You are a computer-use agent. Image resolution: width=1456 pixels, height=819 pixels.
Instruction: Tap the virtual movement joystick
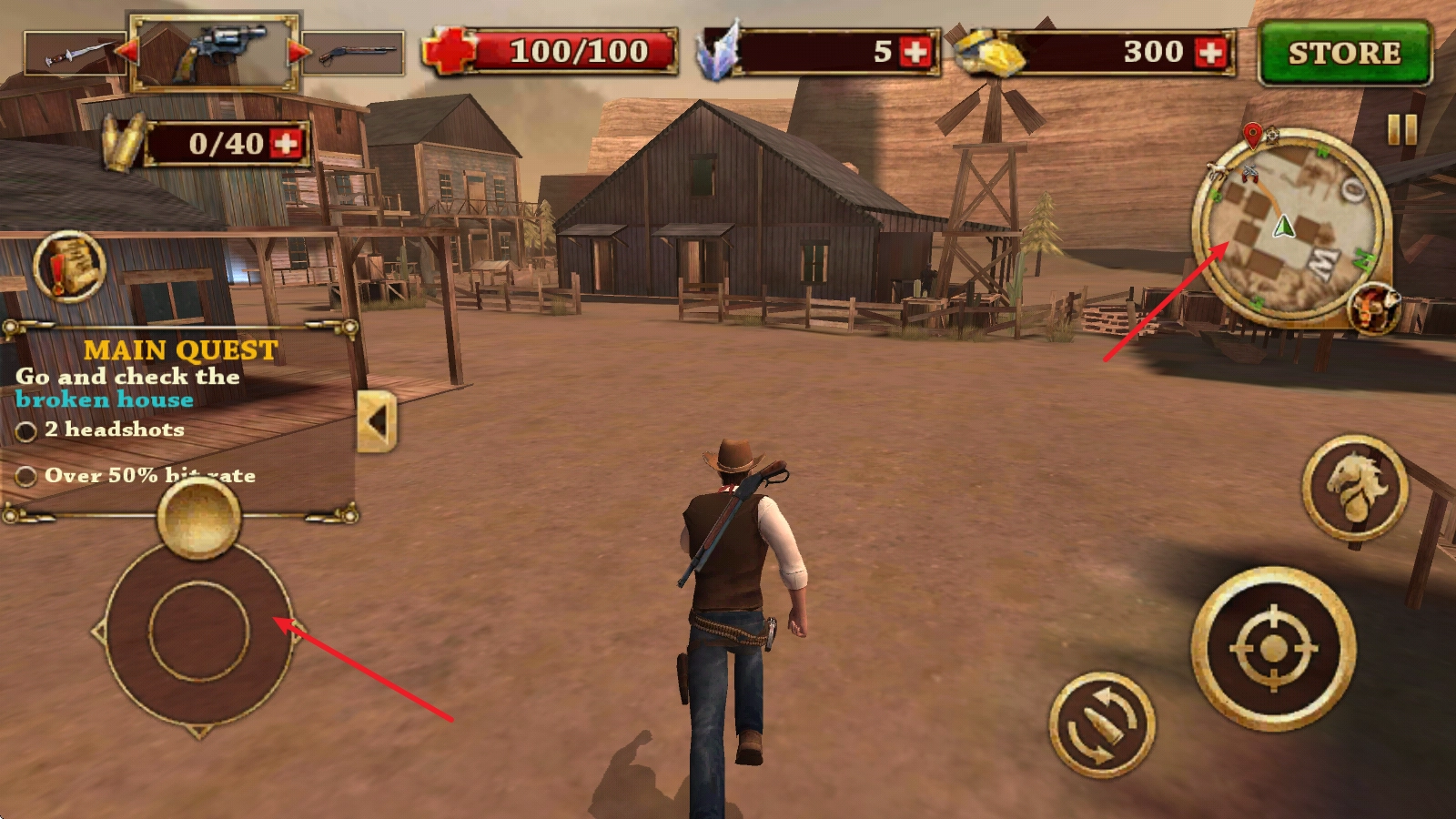click(199, 632)
